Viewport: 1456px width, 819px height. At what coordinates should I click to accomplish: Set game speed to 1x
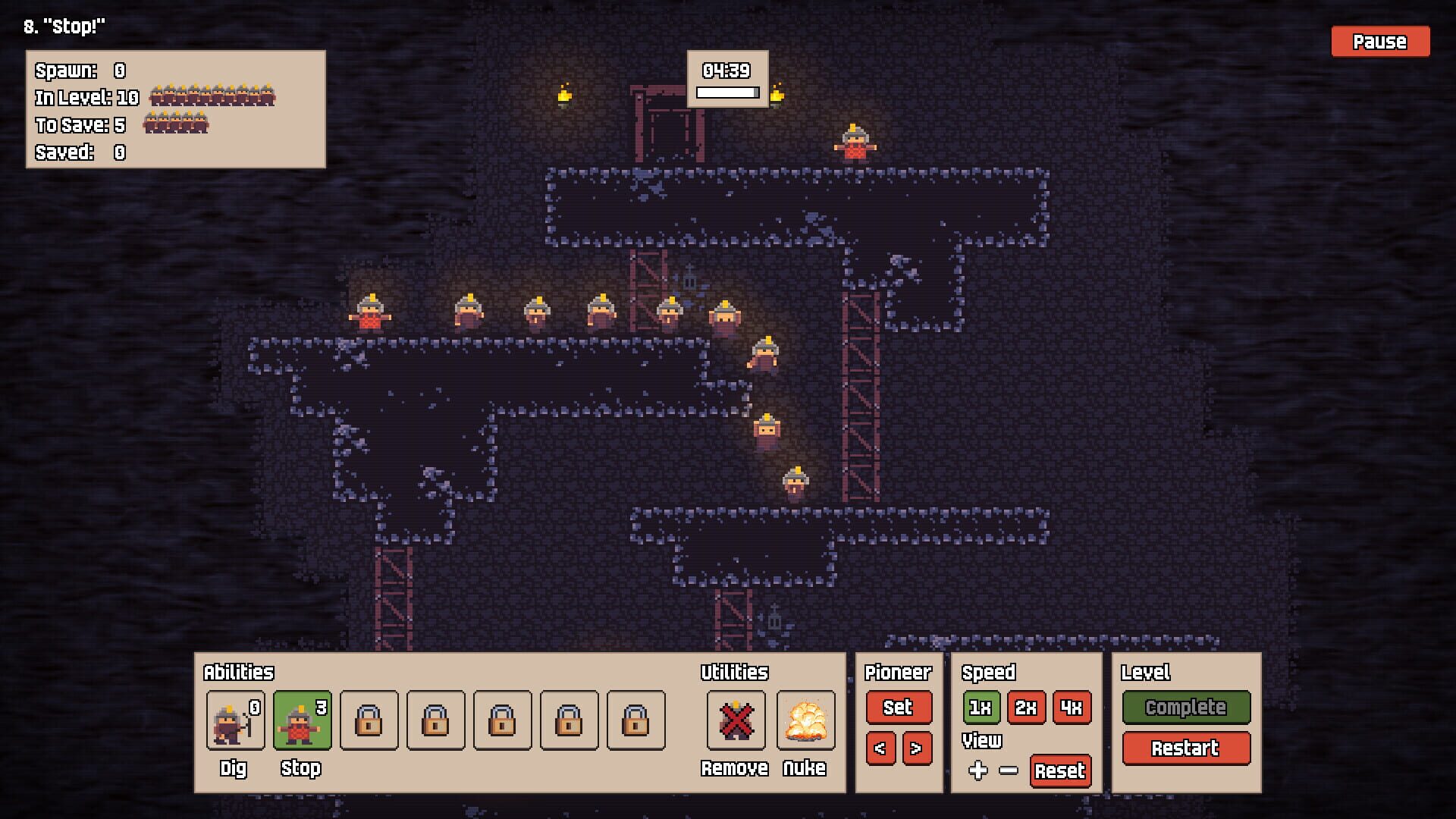(981, 708)
